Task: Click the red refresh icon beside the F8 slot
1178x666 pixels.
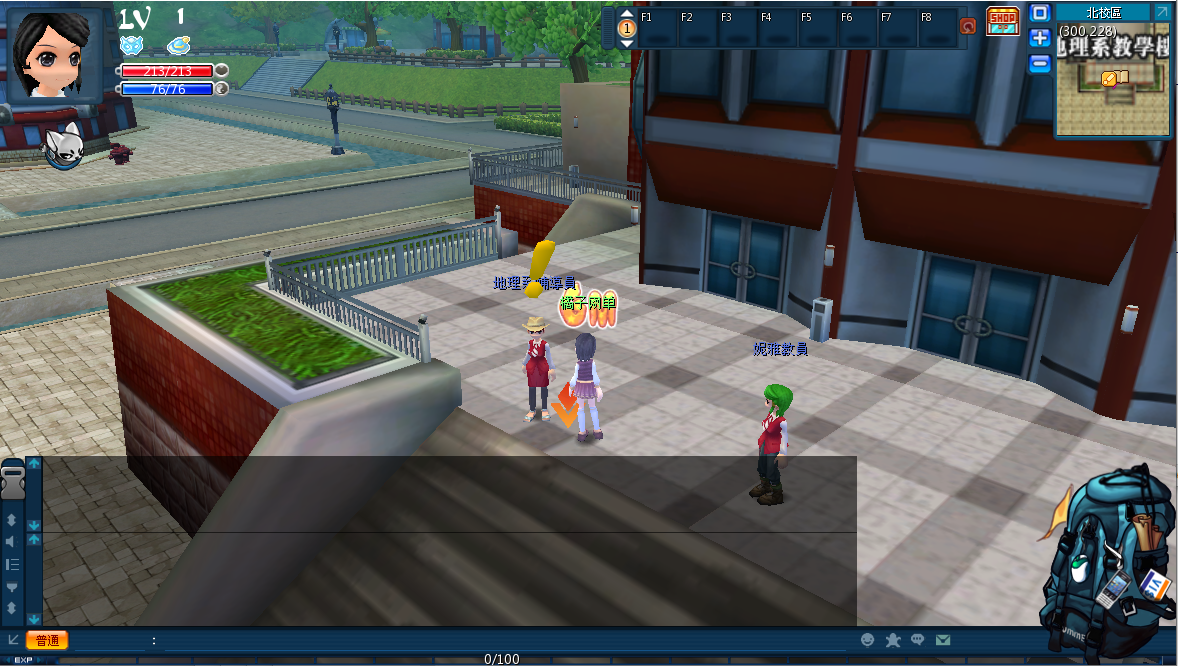Action: click(x=967, y=26)
